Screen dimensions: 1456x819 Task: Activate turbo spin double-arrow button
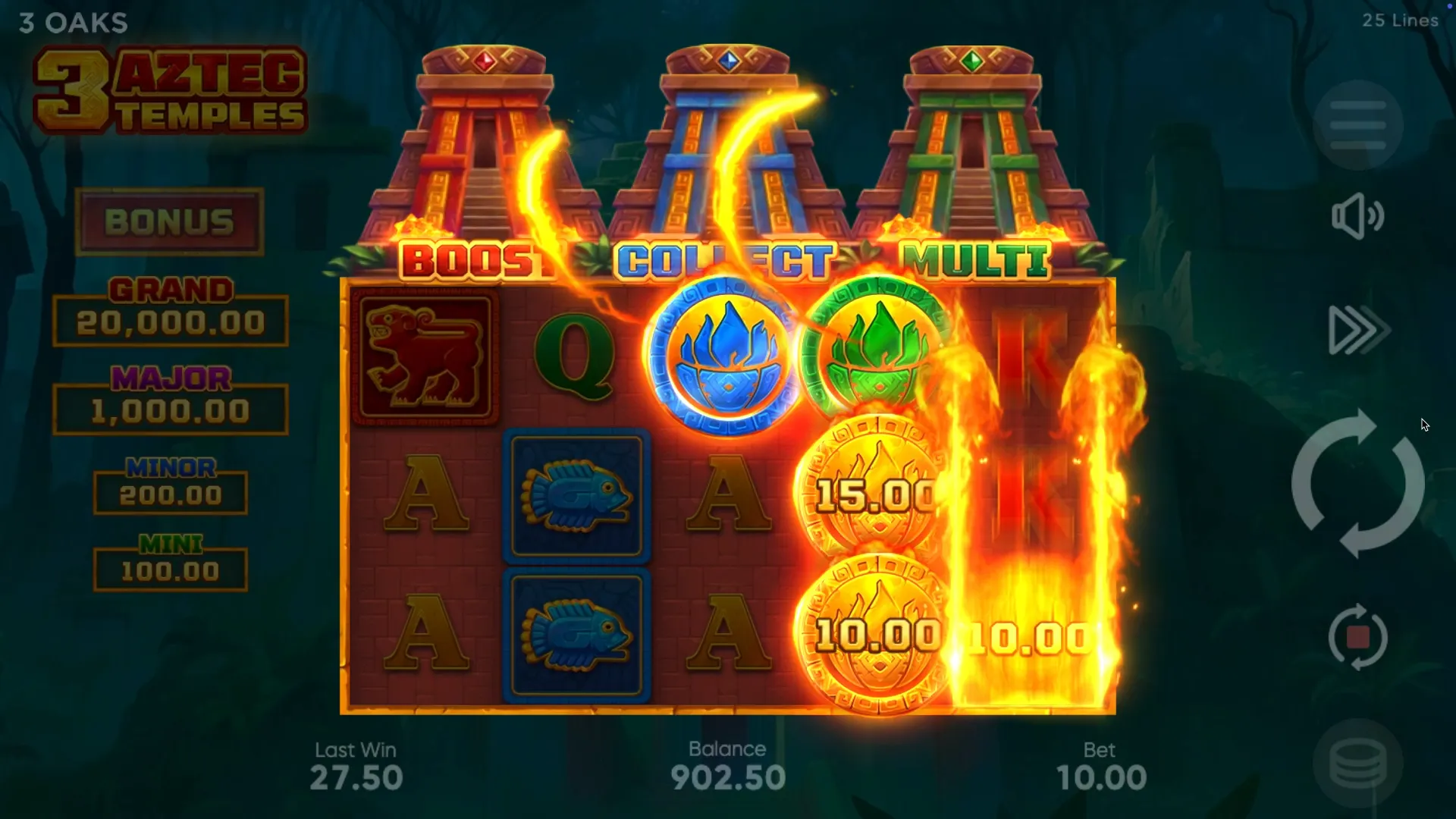point(1357,330)
